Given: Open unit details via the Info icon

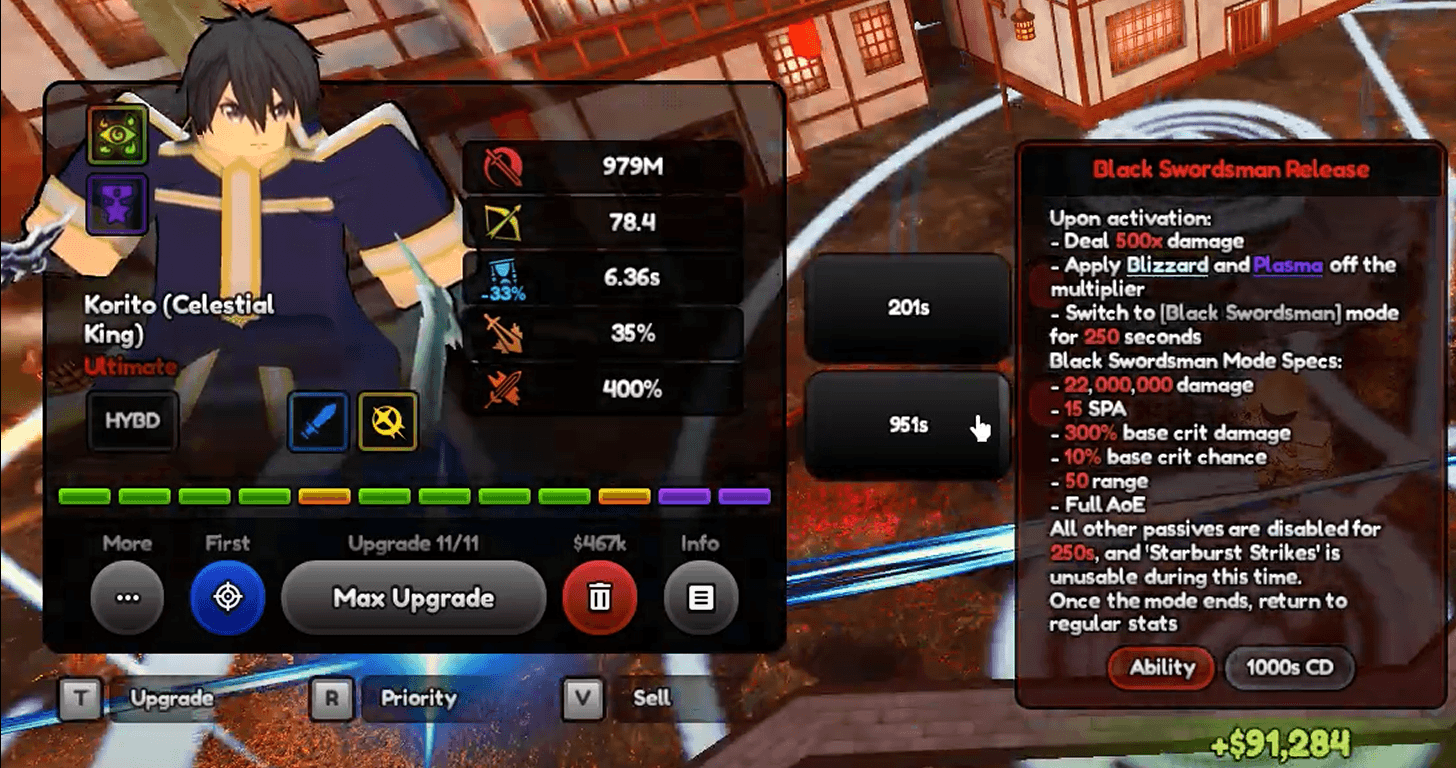Looking at the screenshot, I should 700,597.
